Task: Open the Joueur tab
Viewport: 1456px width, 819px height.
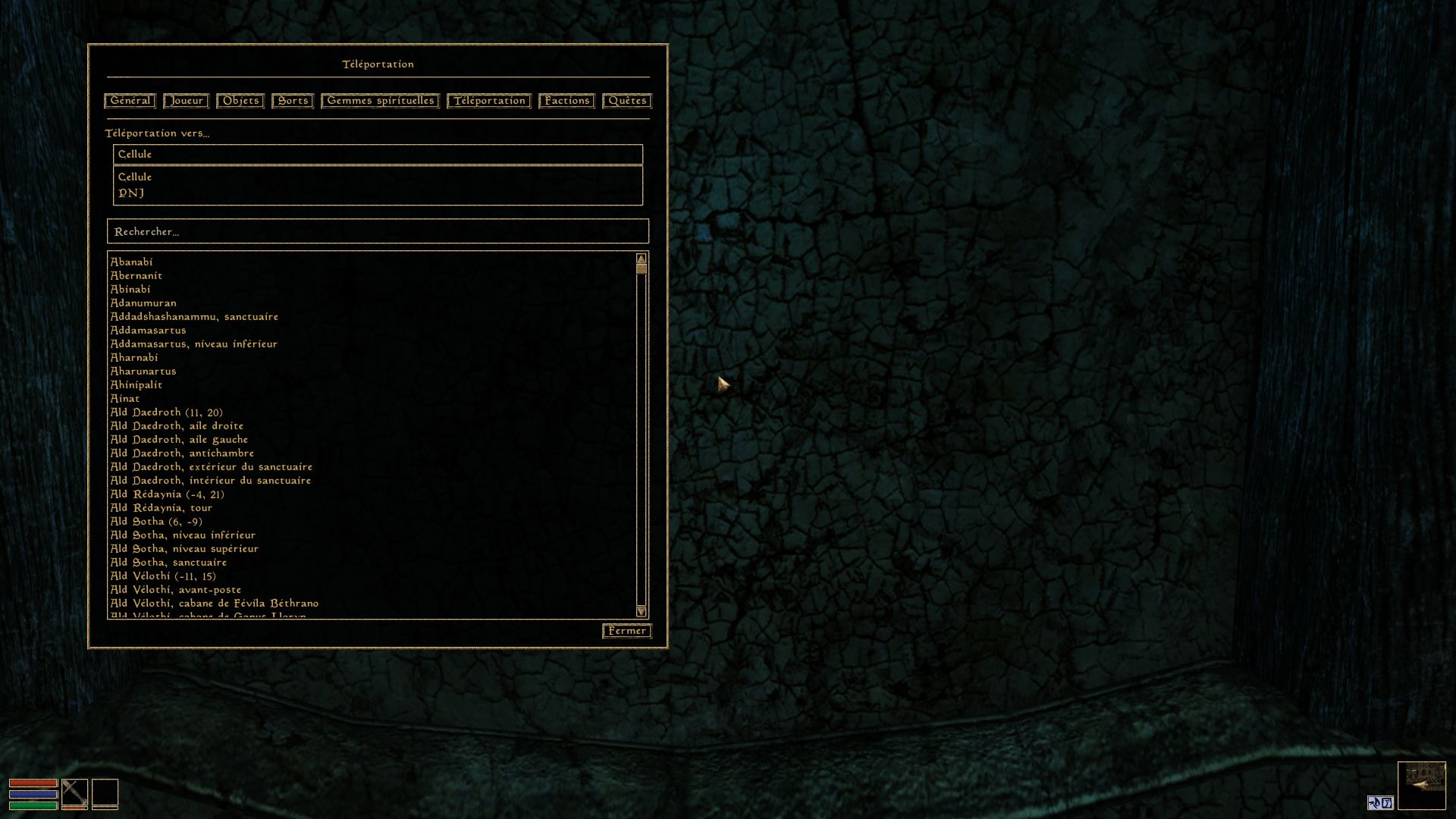Action: coord(186,101)
